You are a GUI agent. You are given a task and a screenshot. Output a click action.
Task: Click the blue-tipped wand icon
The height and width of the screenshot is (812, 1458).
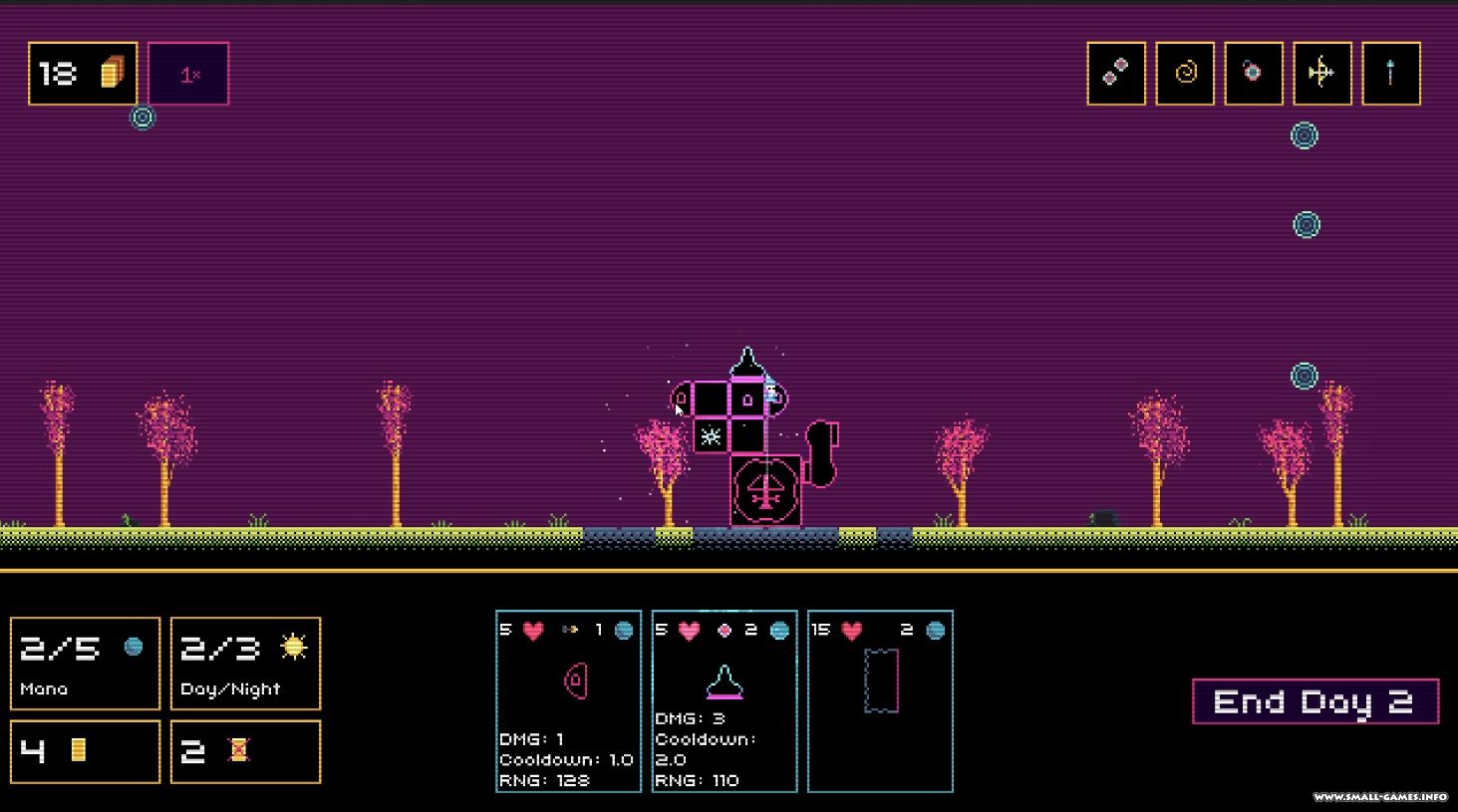point(1391,73)
